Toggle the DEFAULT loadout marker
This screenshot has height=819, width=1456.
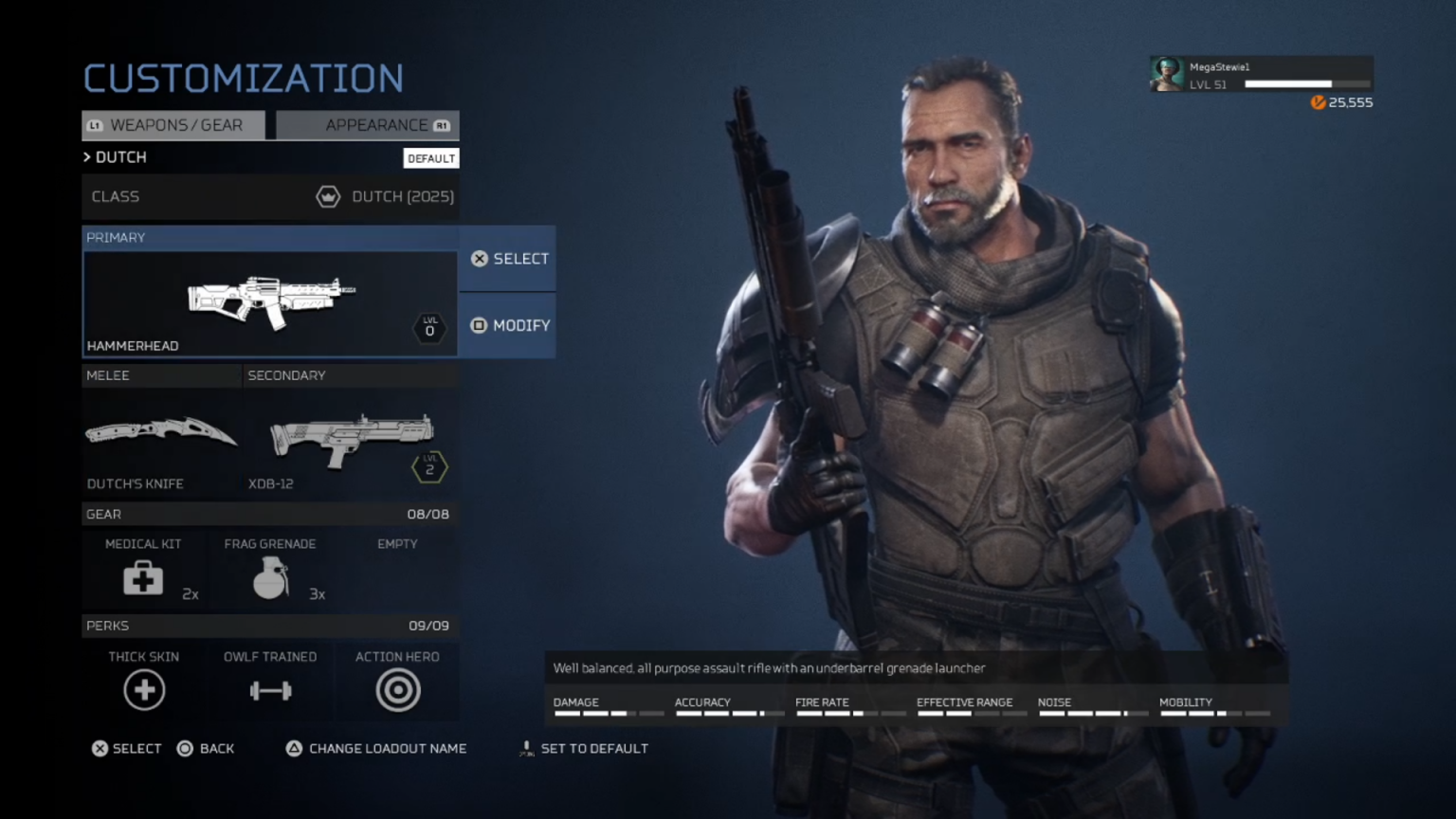click(431, 158)
